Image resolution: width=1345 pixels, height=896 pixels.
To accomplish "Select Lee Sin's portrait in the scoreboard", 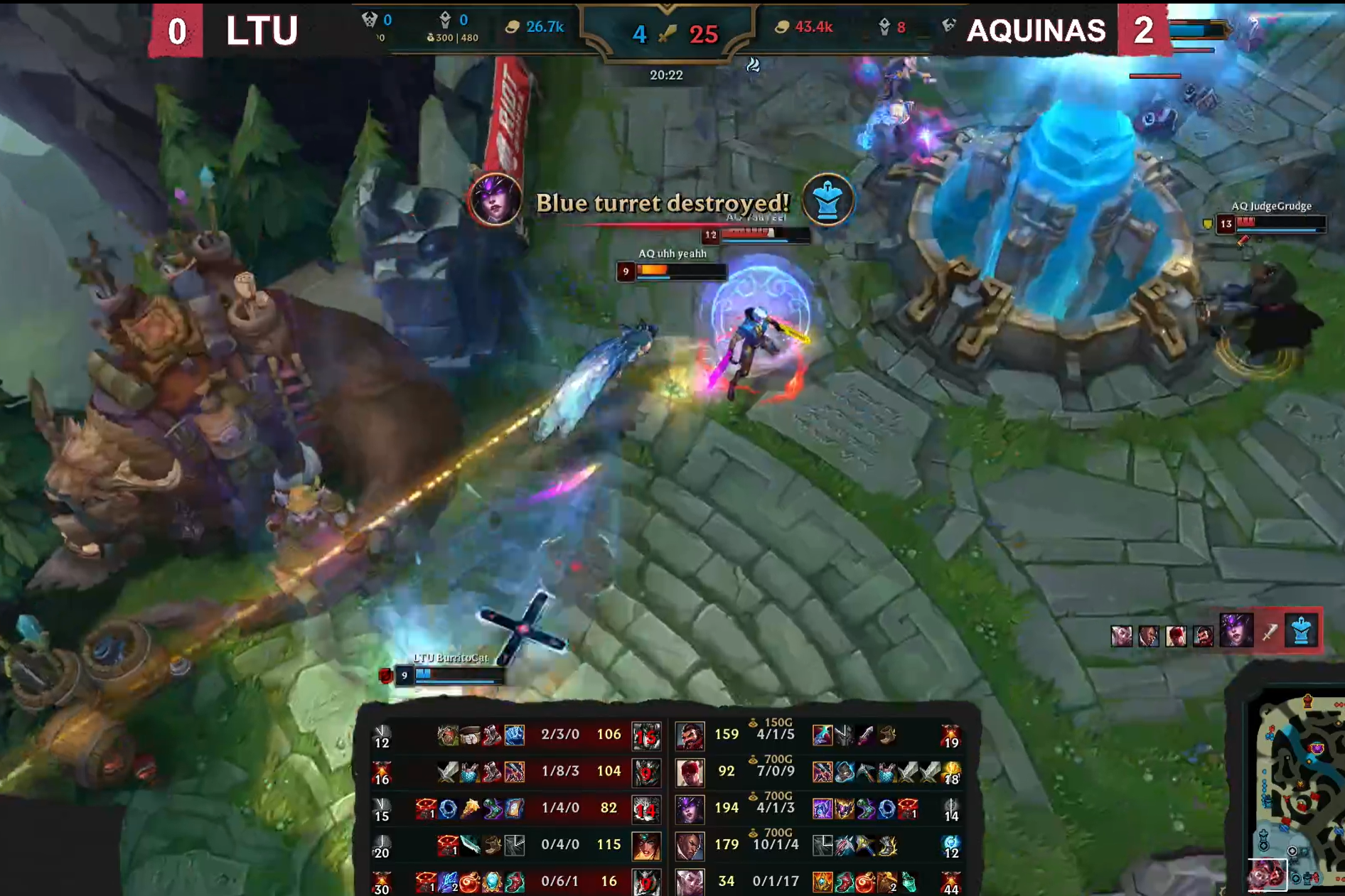I will [x=689, y=772].
